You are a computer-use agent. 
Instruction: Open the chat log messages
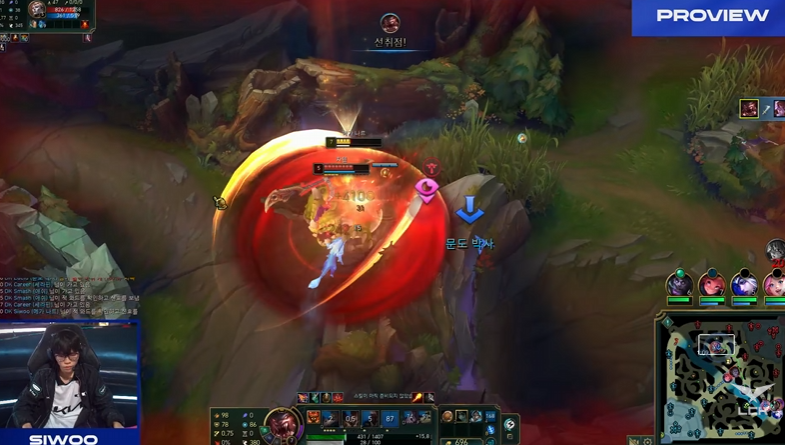click(x=70, y=297)
